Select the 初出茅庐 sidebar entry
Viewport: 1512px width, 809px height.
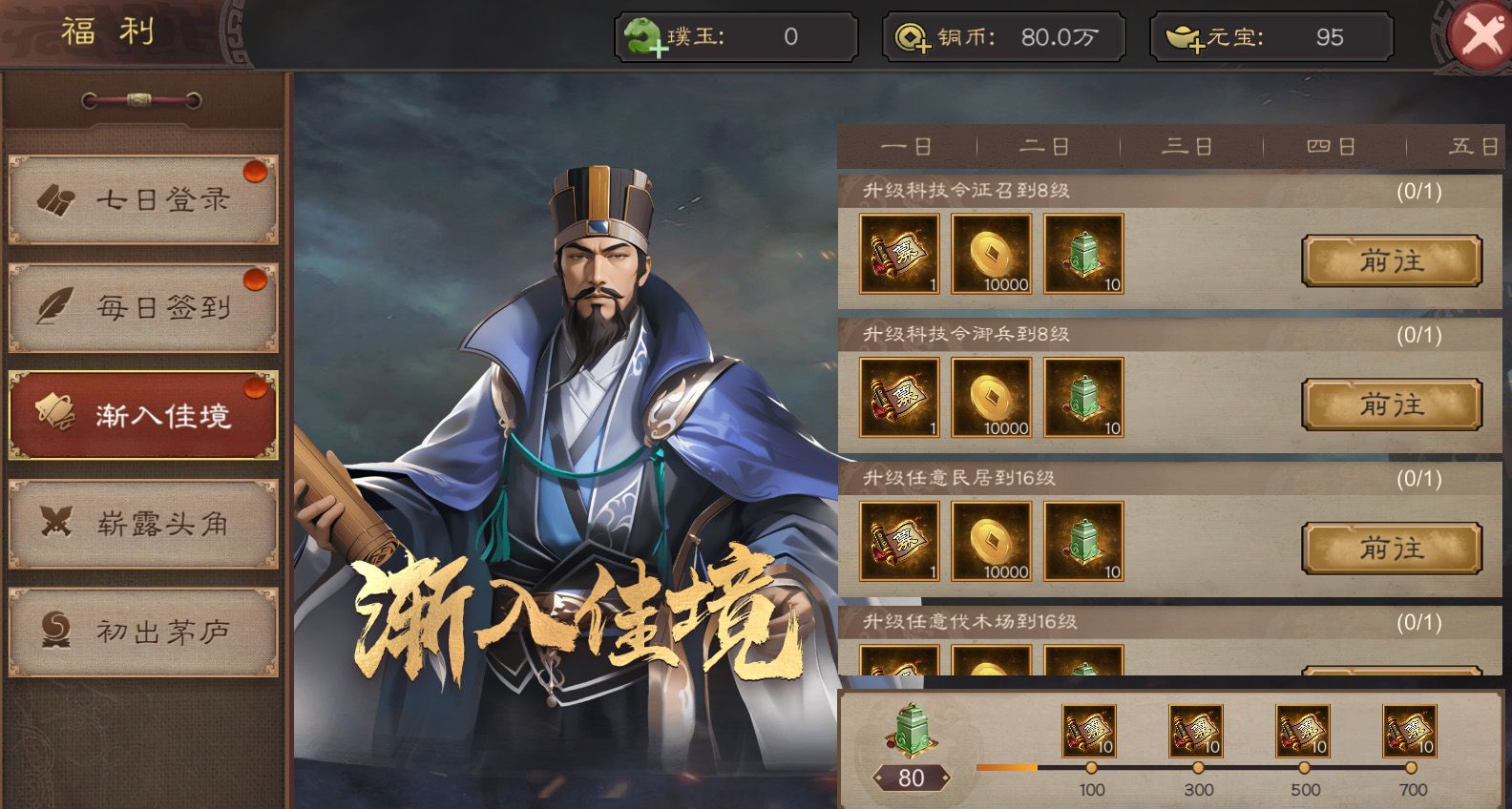(143, 633)
